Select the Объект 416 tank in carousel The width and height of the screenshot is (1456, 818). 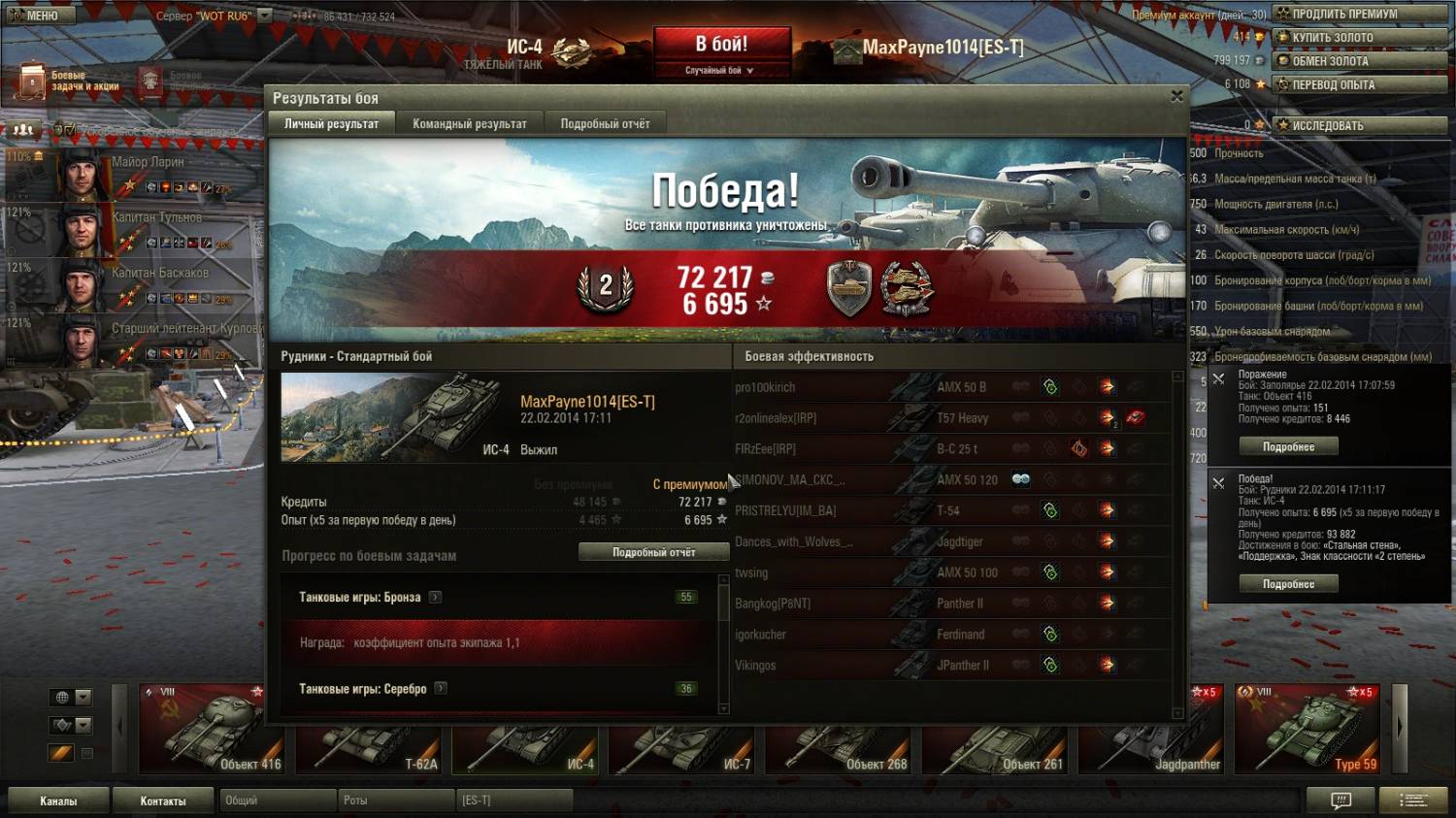[202, 730]
